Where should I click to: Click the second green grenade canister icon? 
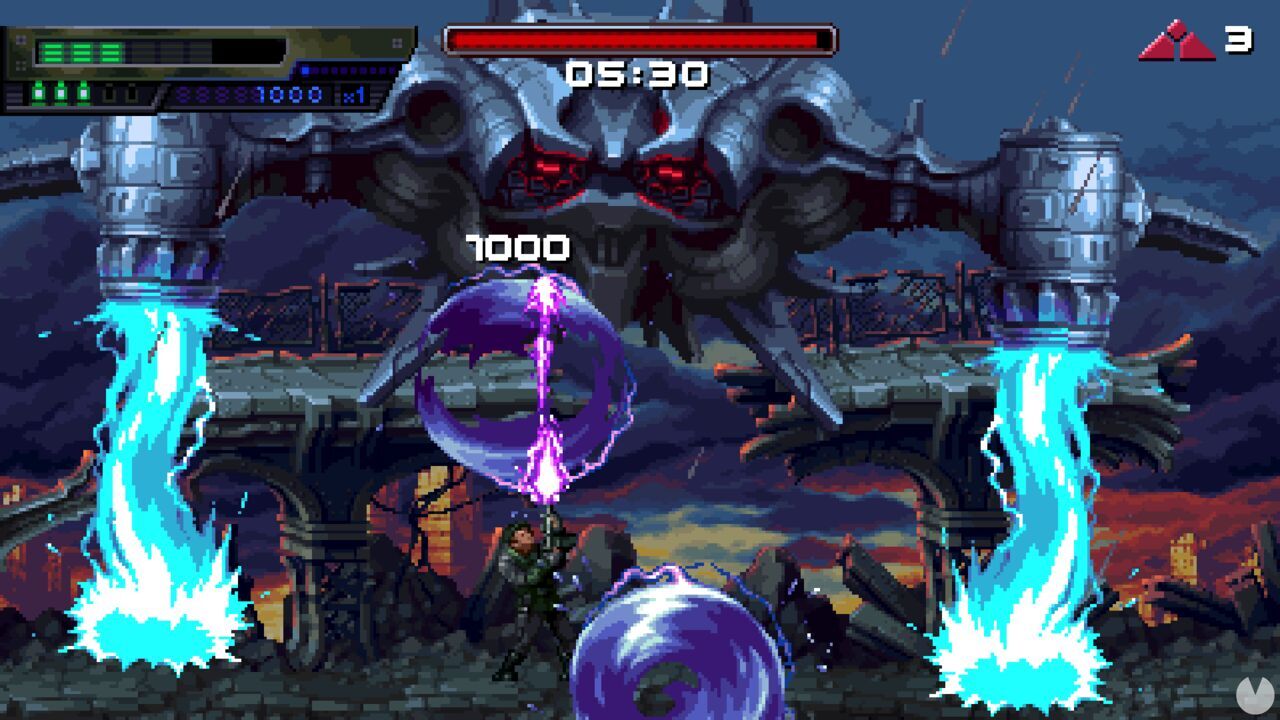click(60, 94)
